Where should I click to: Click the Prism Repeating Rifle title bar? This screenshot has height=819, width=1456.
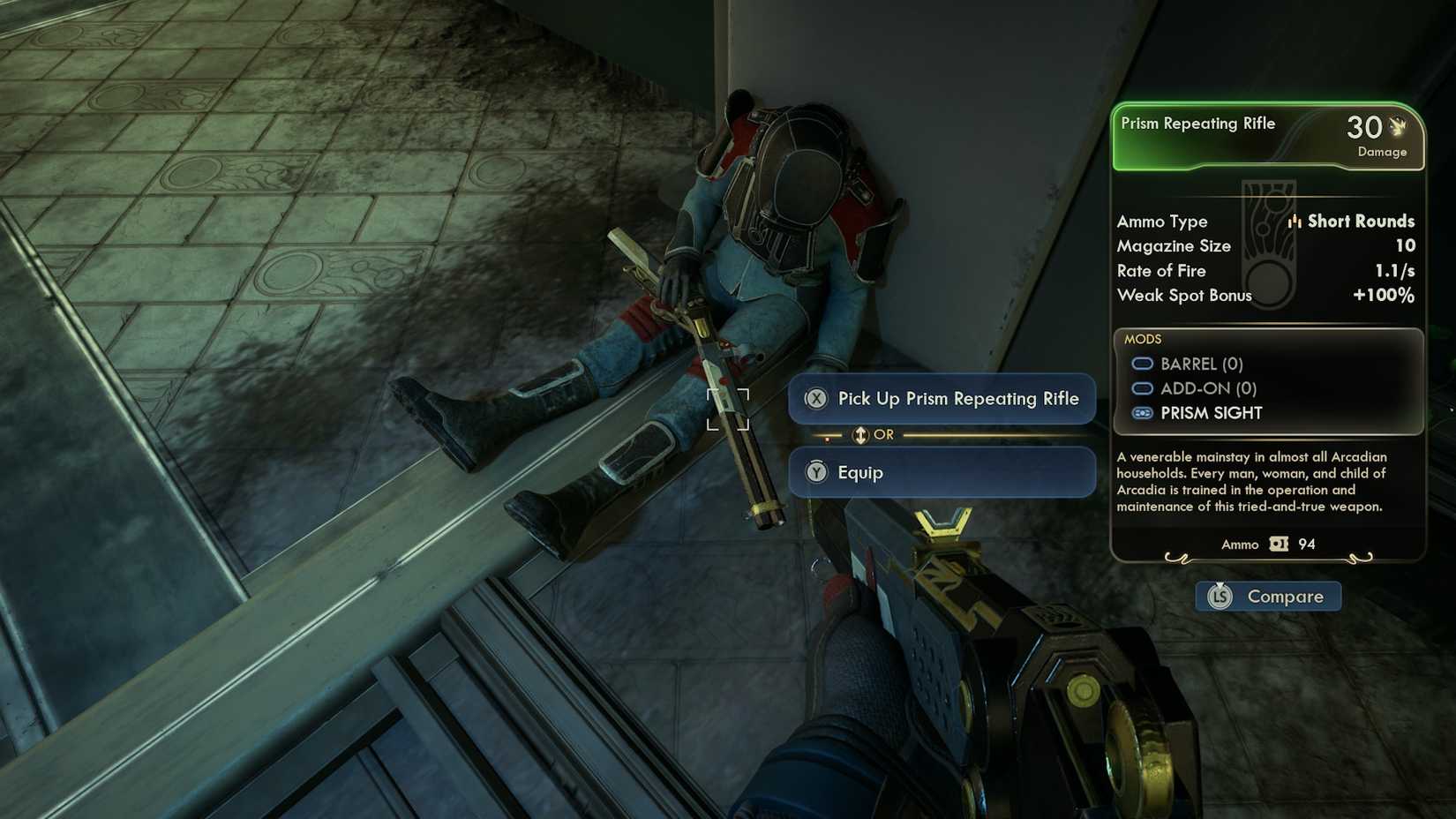pyautogui.click(x=1198, y=124)
